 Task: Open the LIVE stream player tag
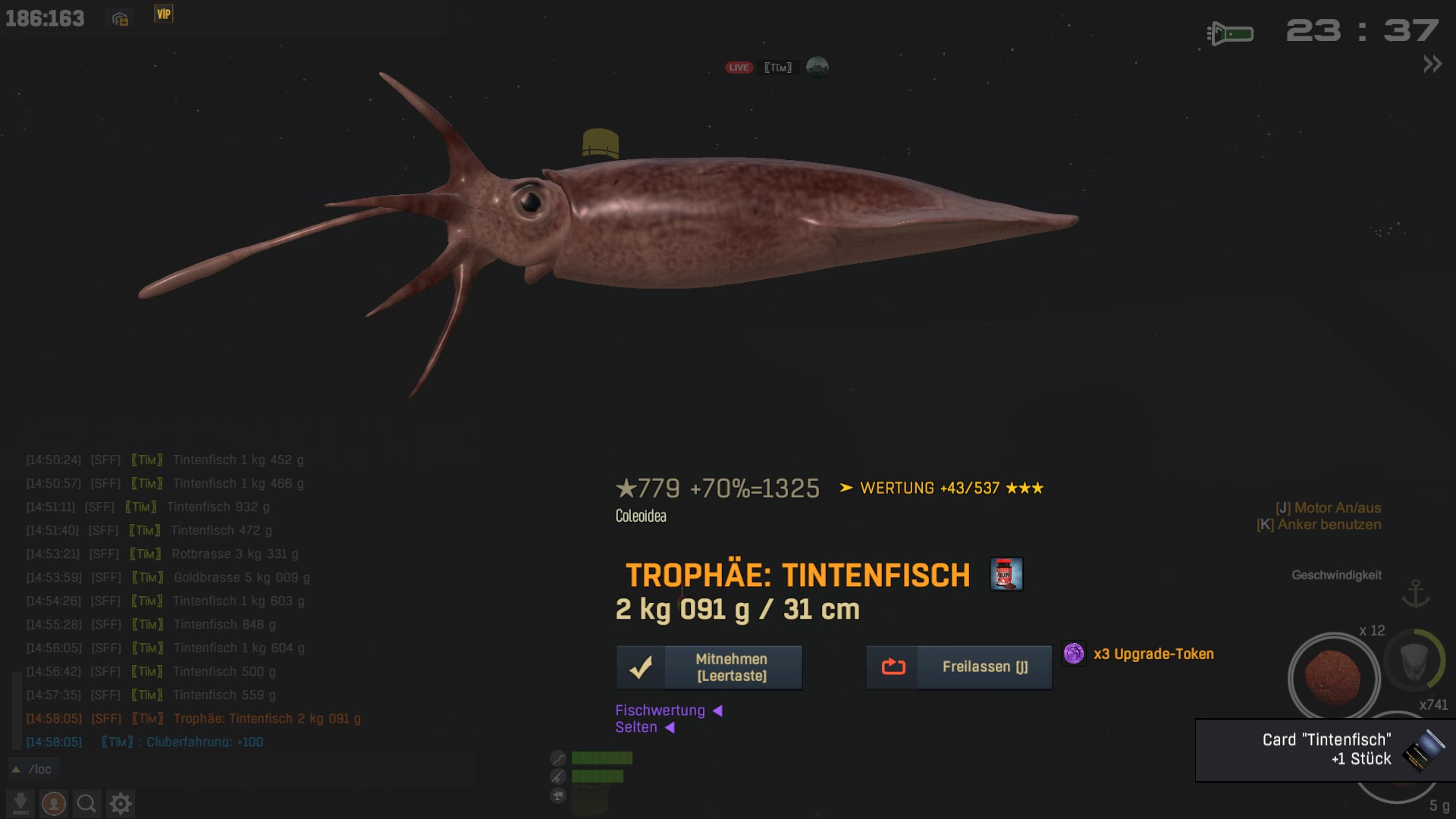tap(777, 67)
